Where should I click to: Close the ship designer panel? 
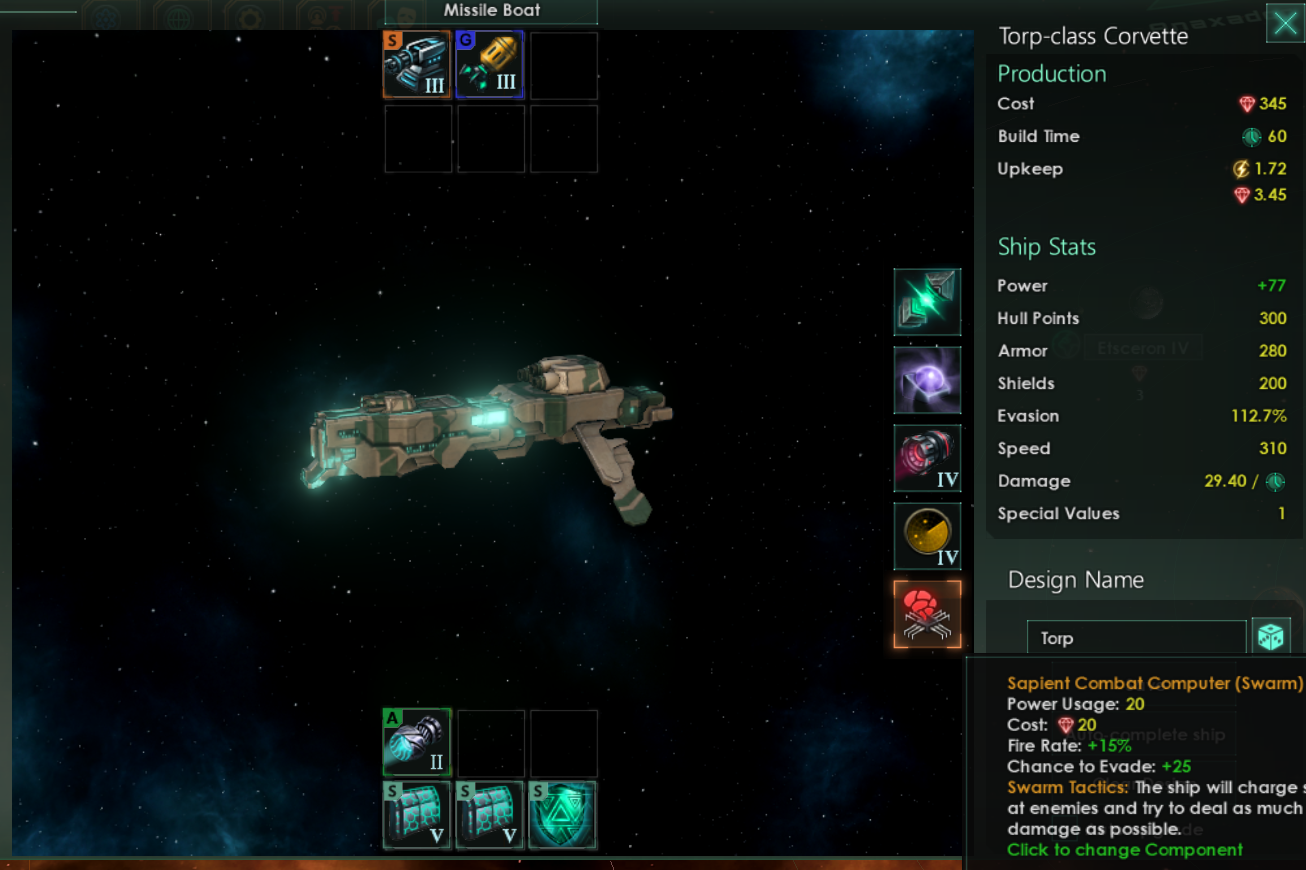point(1285,22)
